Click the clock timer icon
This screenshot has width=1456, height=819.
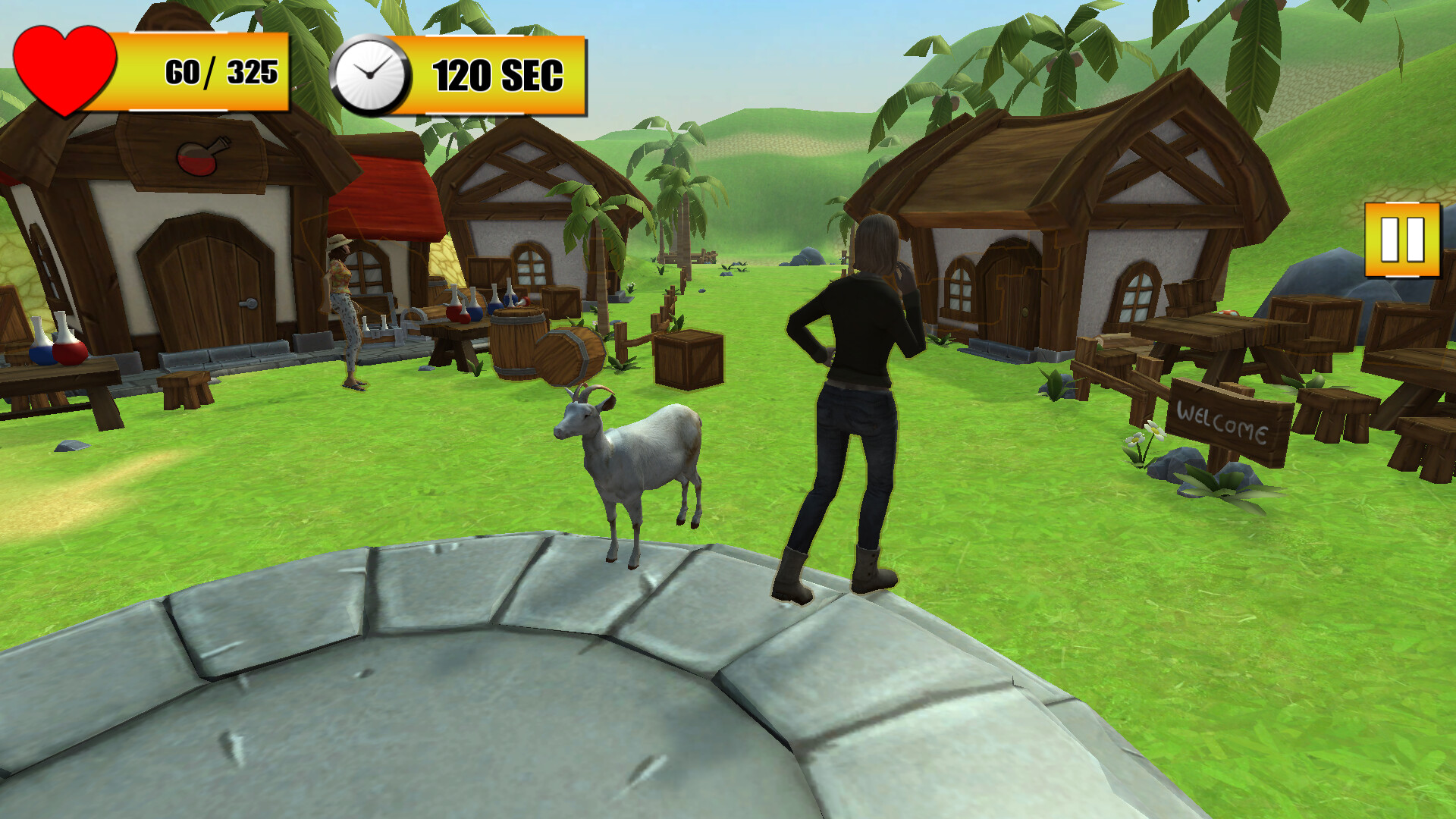pyautogui.click(x=371, y=74)
